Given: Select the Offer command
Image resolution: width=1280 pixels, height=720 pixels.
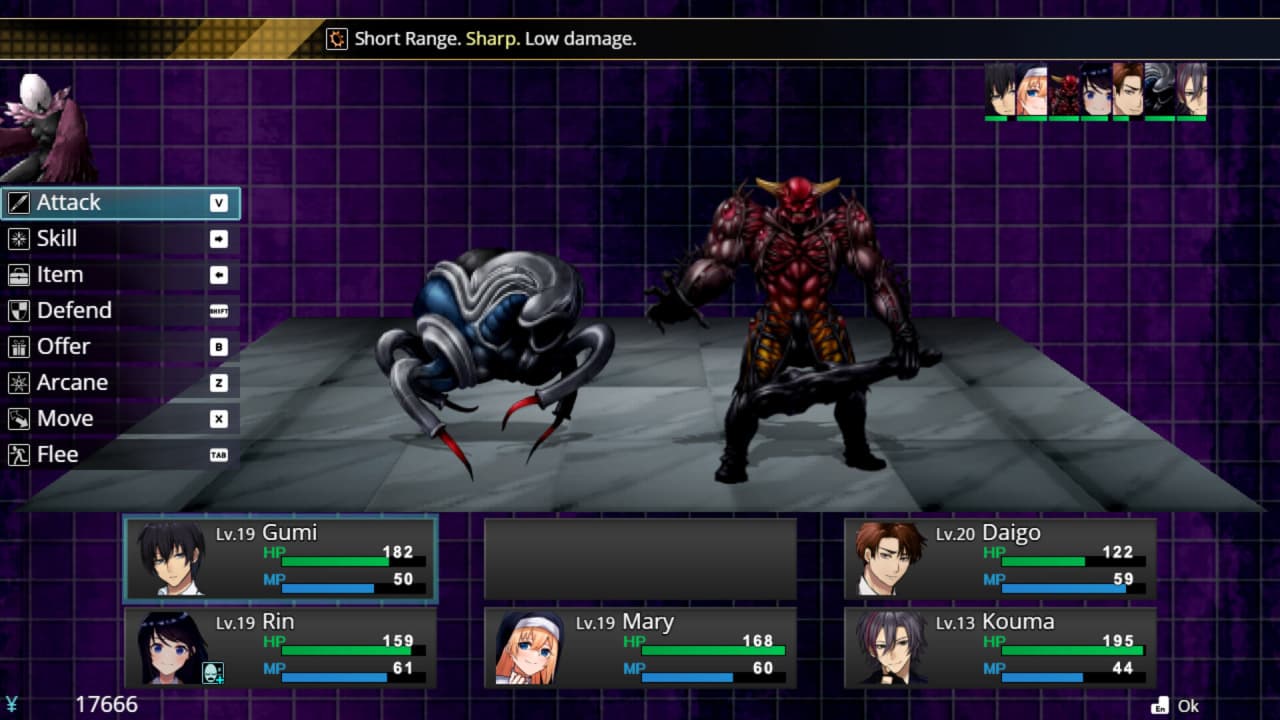Looking at the screenshot, I should point(120,347).
